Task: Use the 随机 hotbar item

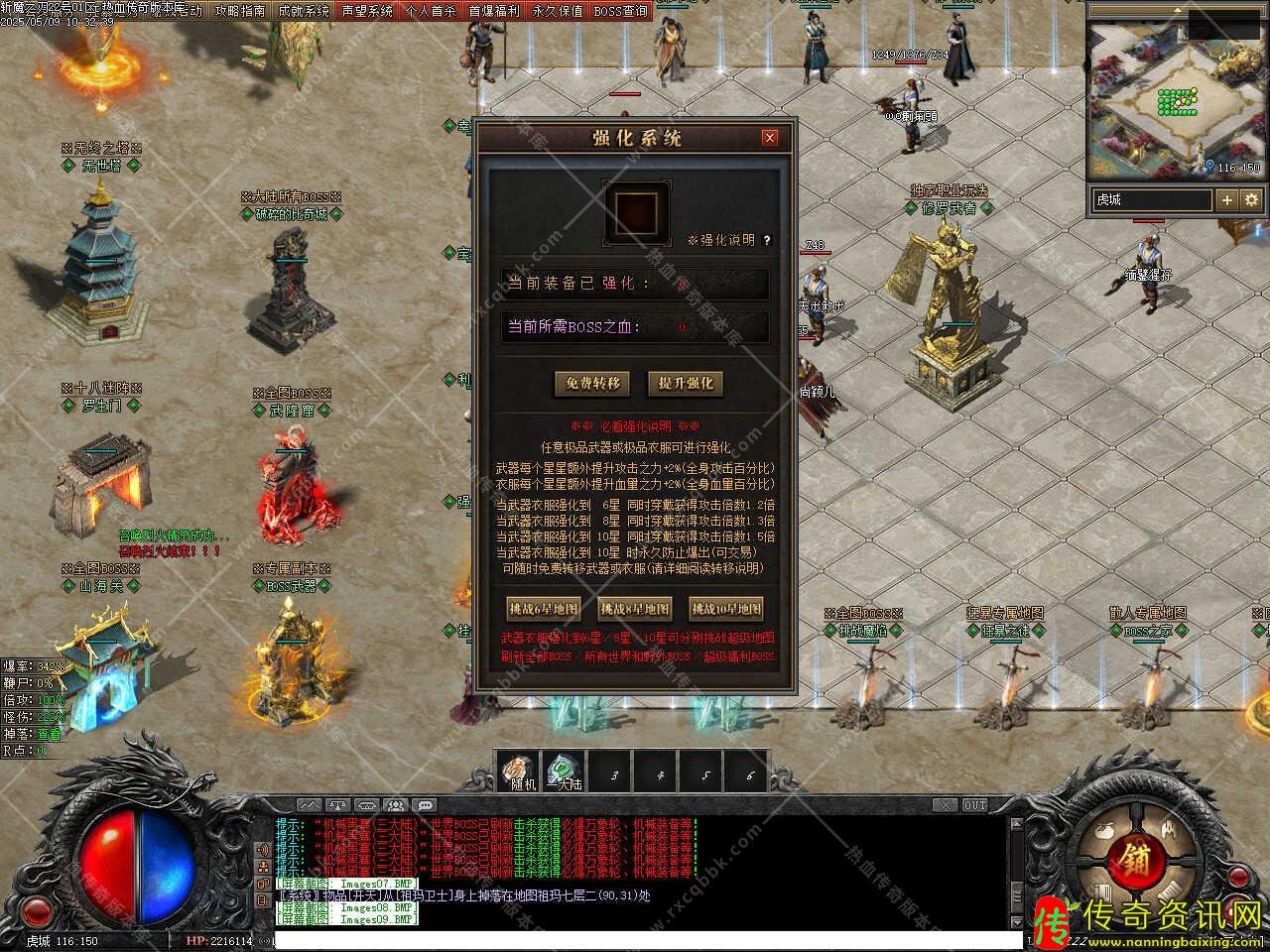Action: pos(520,772)
